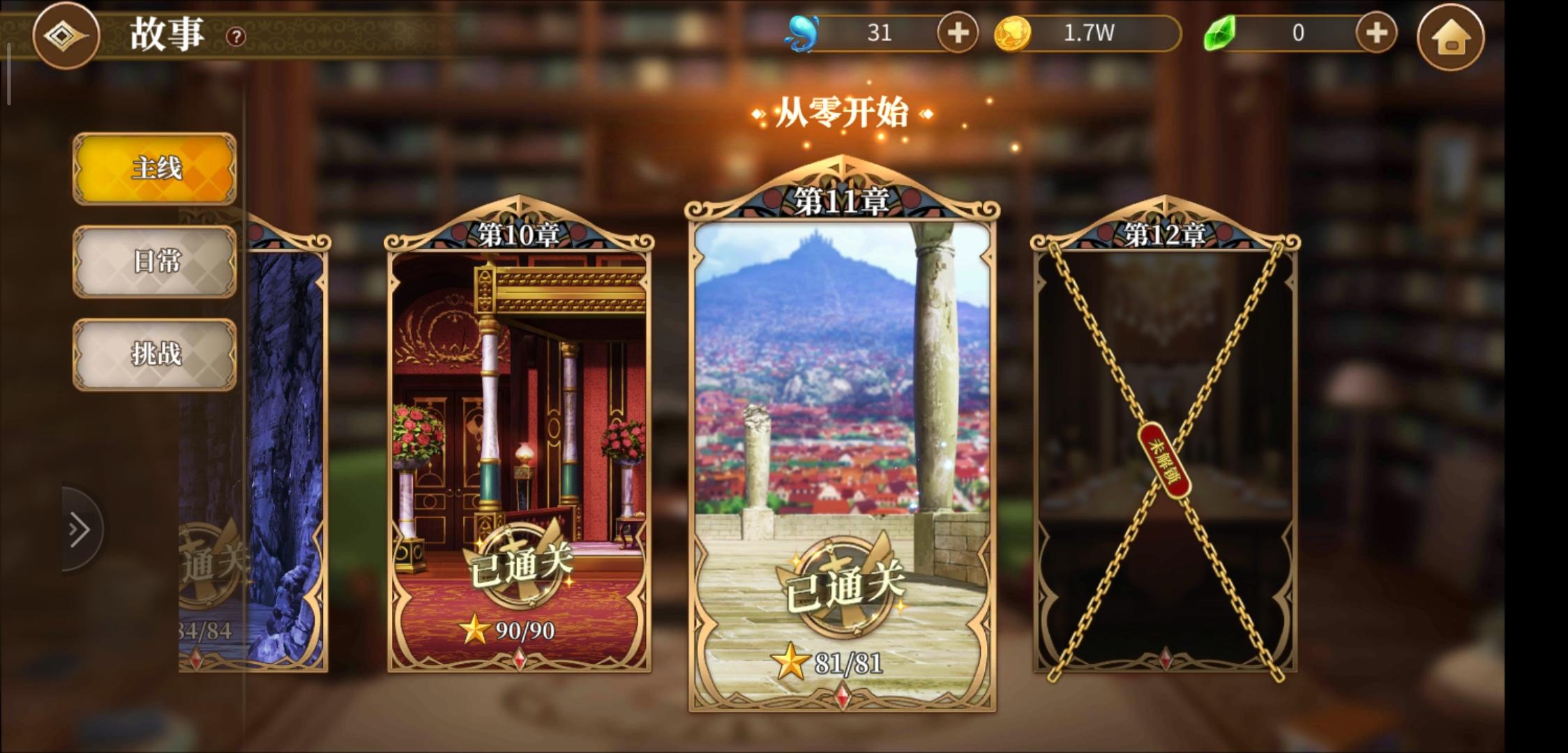The width and height of the screenshot is (1568, 753).
Task: Click the help question mark next to 故事
Action: click(235, 36)
